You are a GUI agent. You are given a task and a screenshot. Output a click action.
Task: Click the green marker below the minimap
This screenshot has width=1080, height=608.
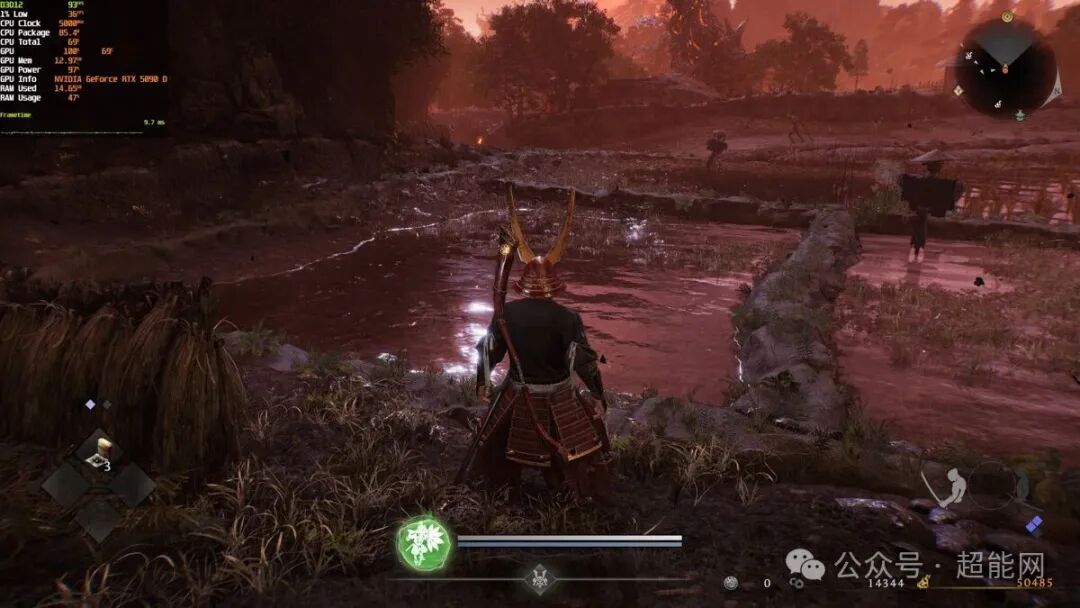click(1019, 115)
